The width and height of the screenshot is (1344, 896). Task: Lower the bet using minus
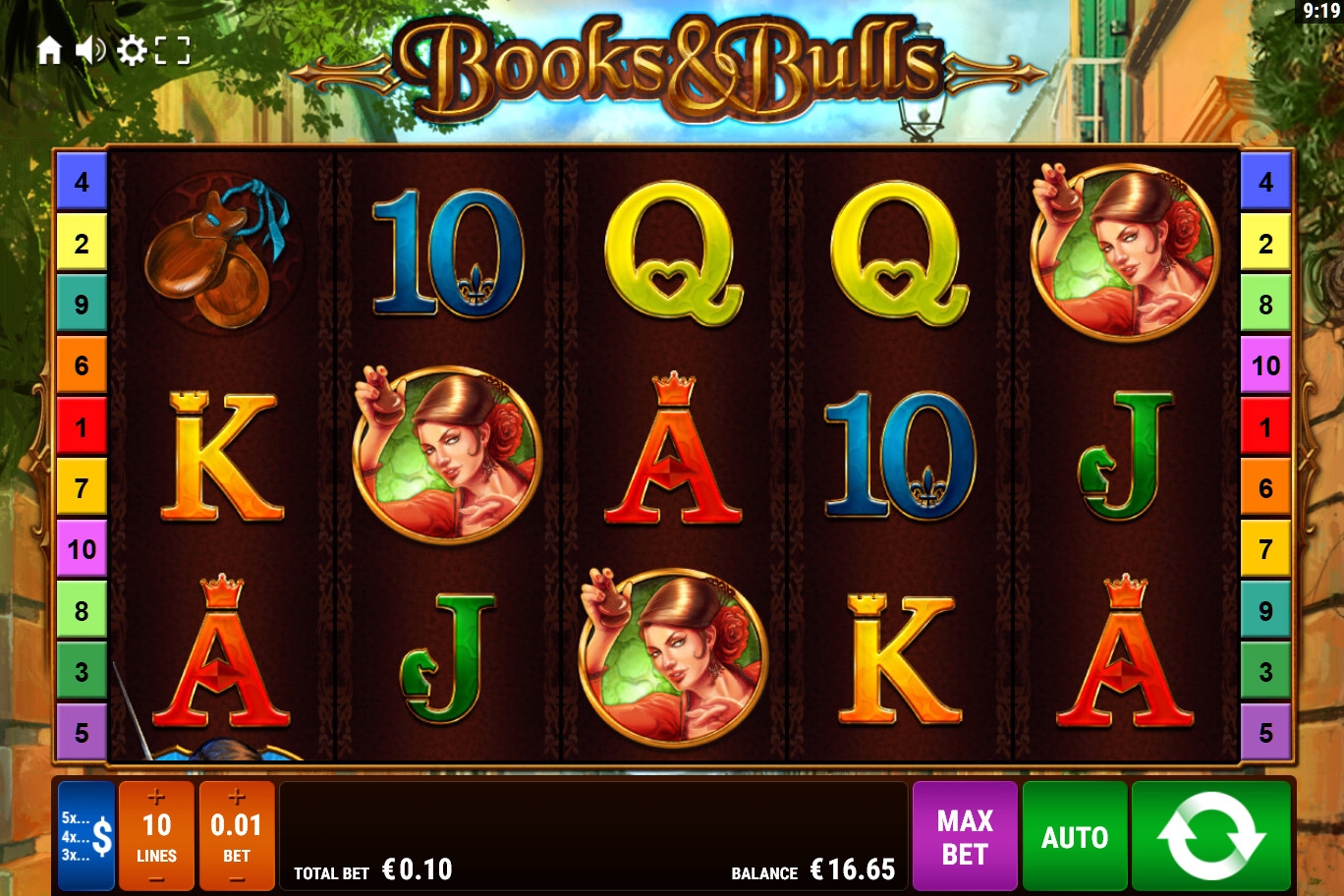[237, 879]
